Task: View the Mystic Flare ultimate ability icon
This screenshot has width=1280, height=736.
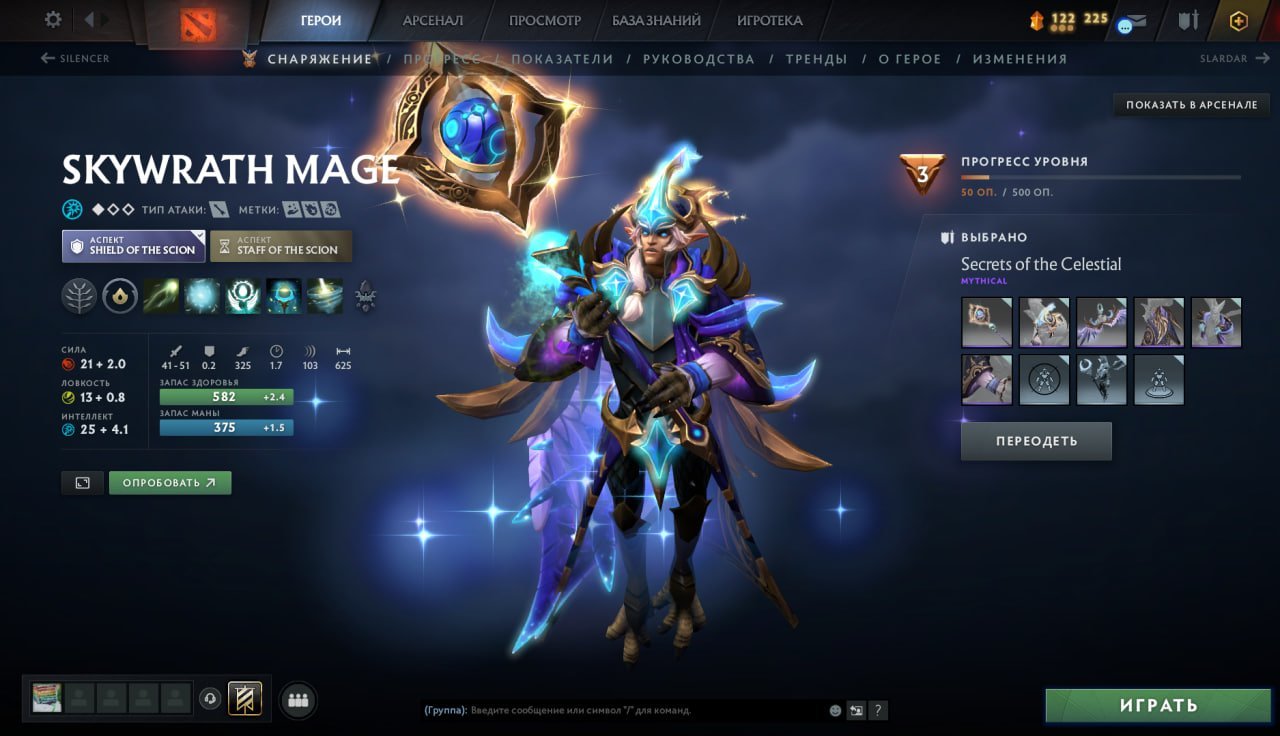Action: point(322,297)
